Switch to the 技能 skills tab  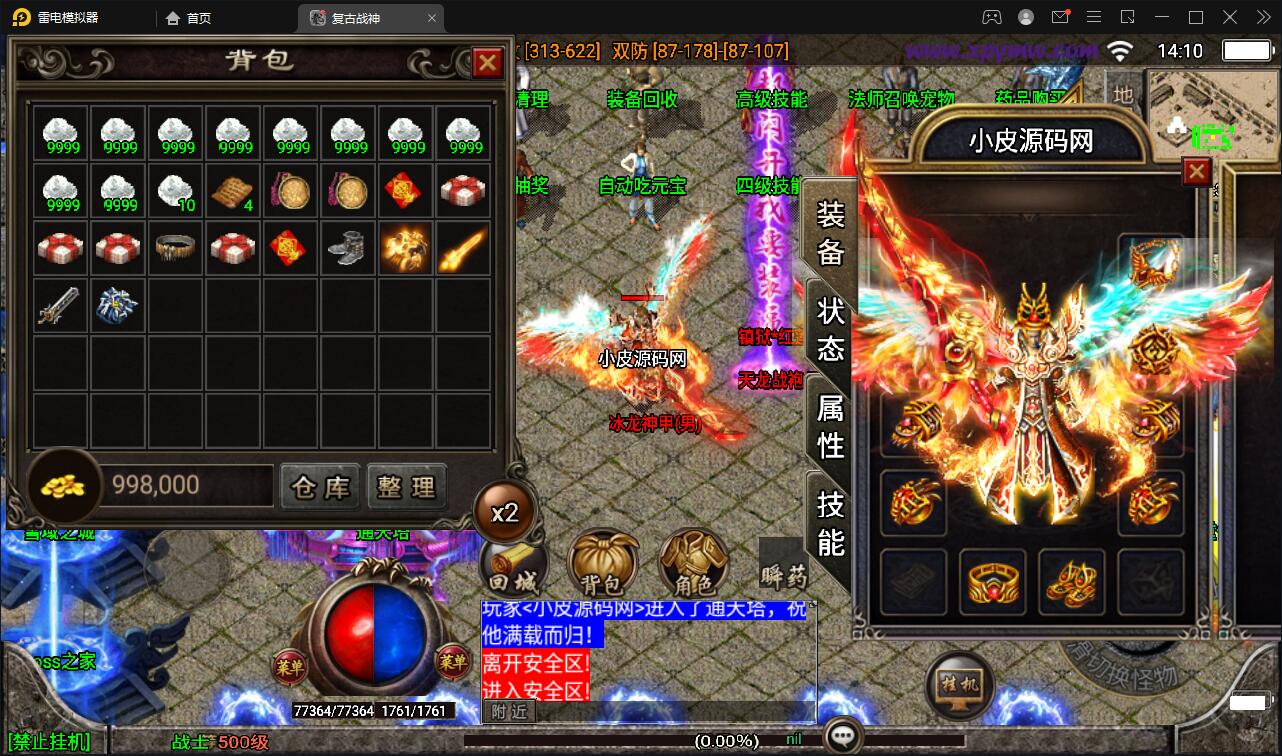point(831,522)
